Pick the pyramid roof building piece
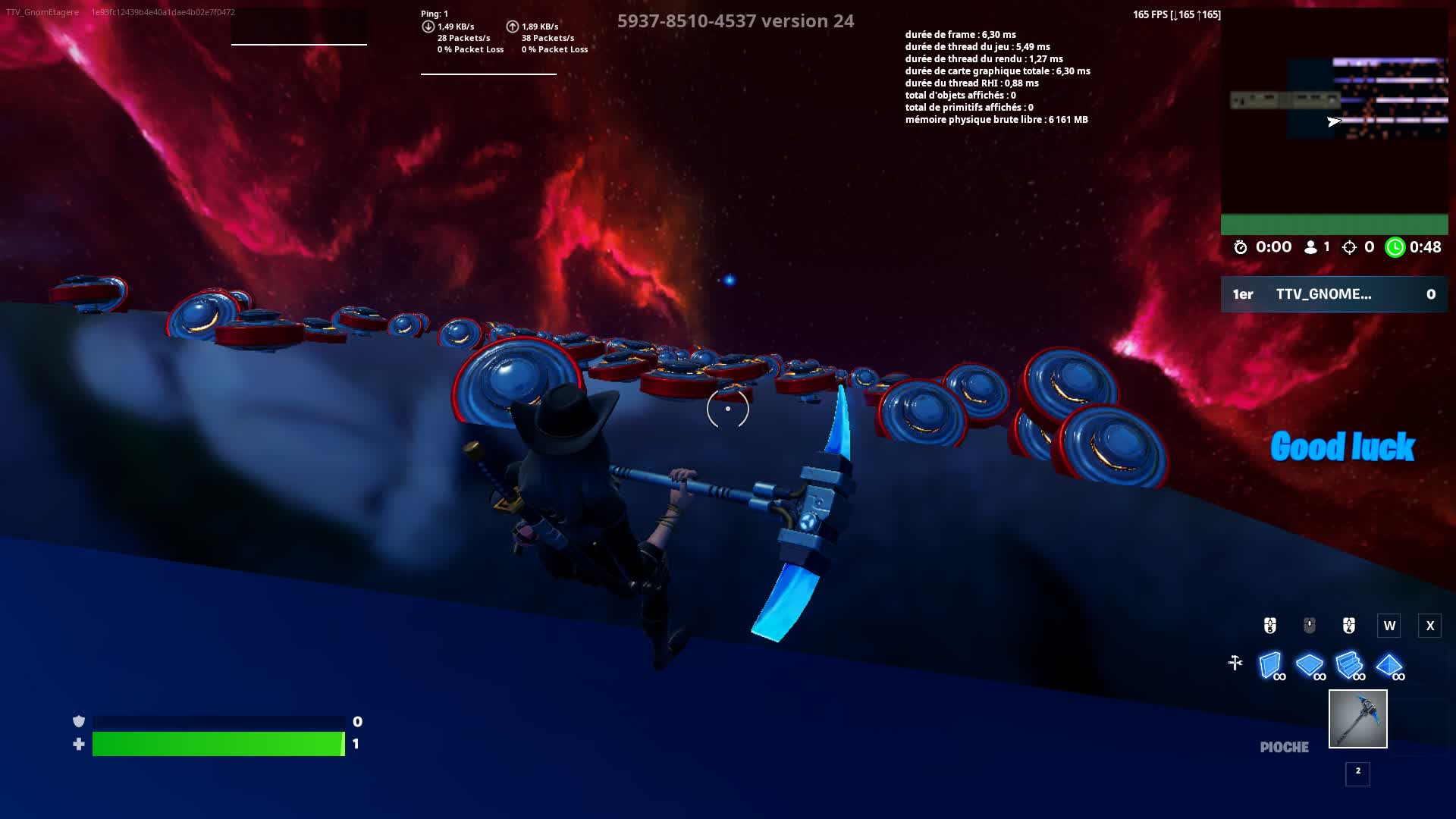 (x=1389, y=665)
